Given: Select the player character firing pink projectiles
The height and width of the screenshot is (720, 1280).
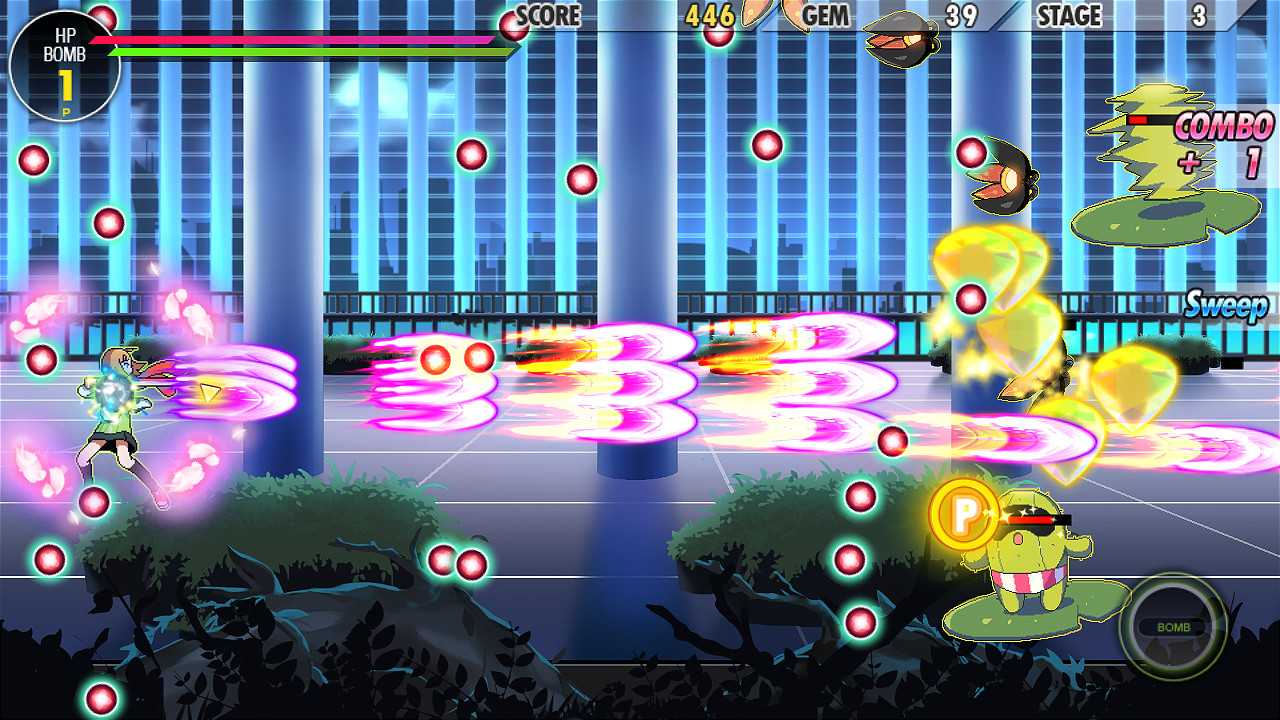Looking at the screenshot, I should pyautogui.click(x=115, y=410).
